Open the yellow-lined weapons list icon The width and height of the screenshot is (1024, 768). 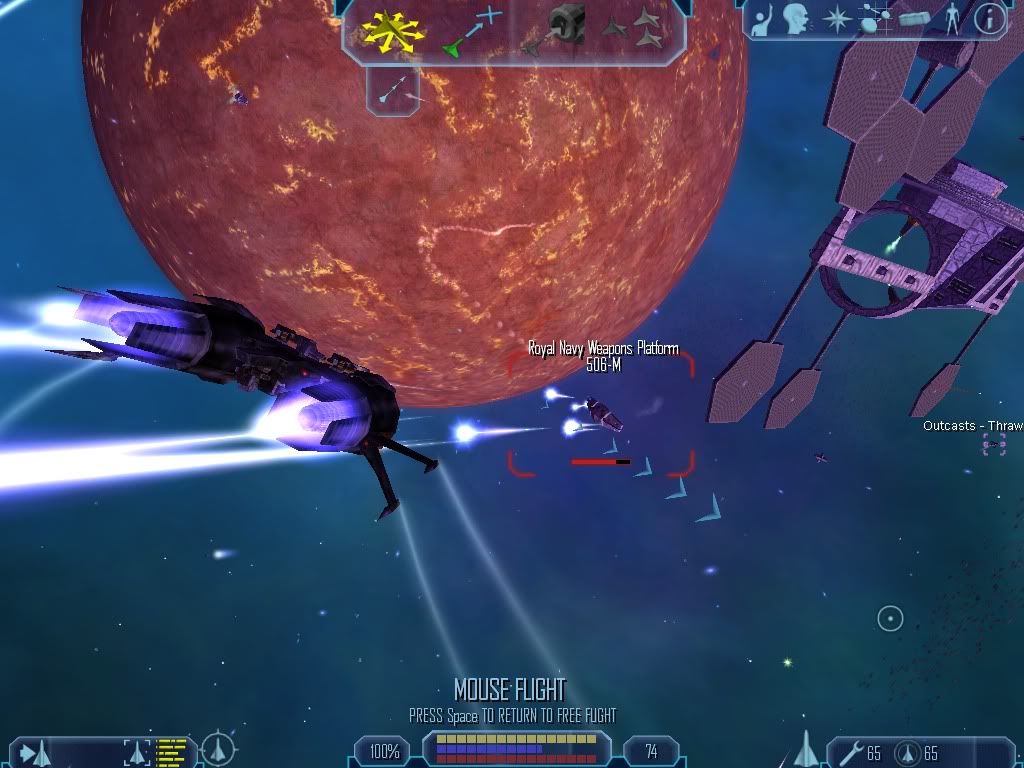tap(172, 751)
